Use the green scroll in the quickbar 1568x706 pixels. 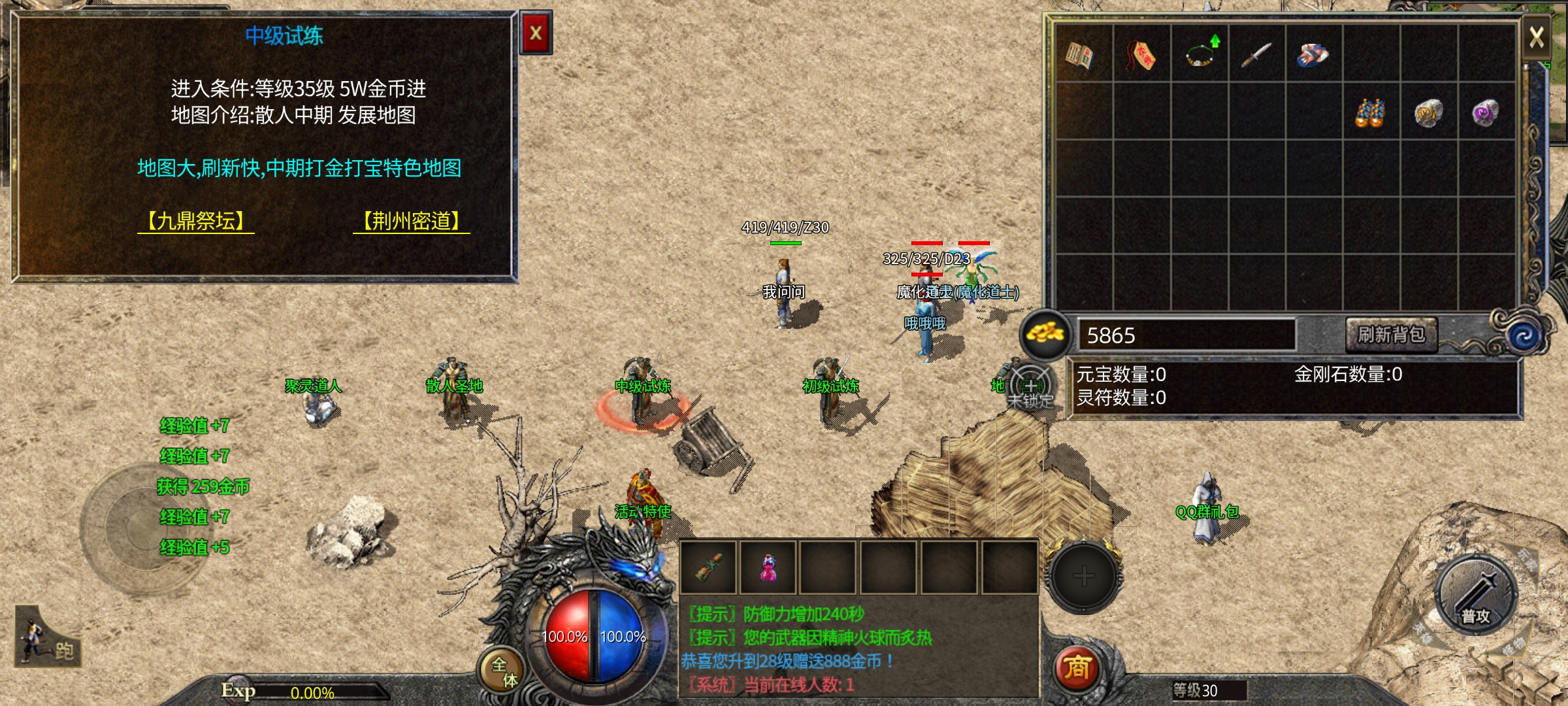click(x=709, y=567)
